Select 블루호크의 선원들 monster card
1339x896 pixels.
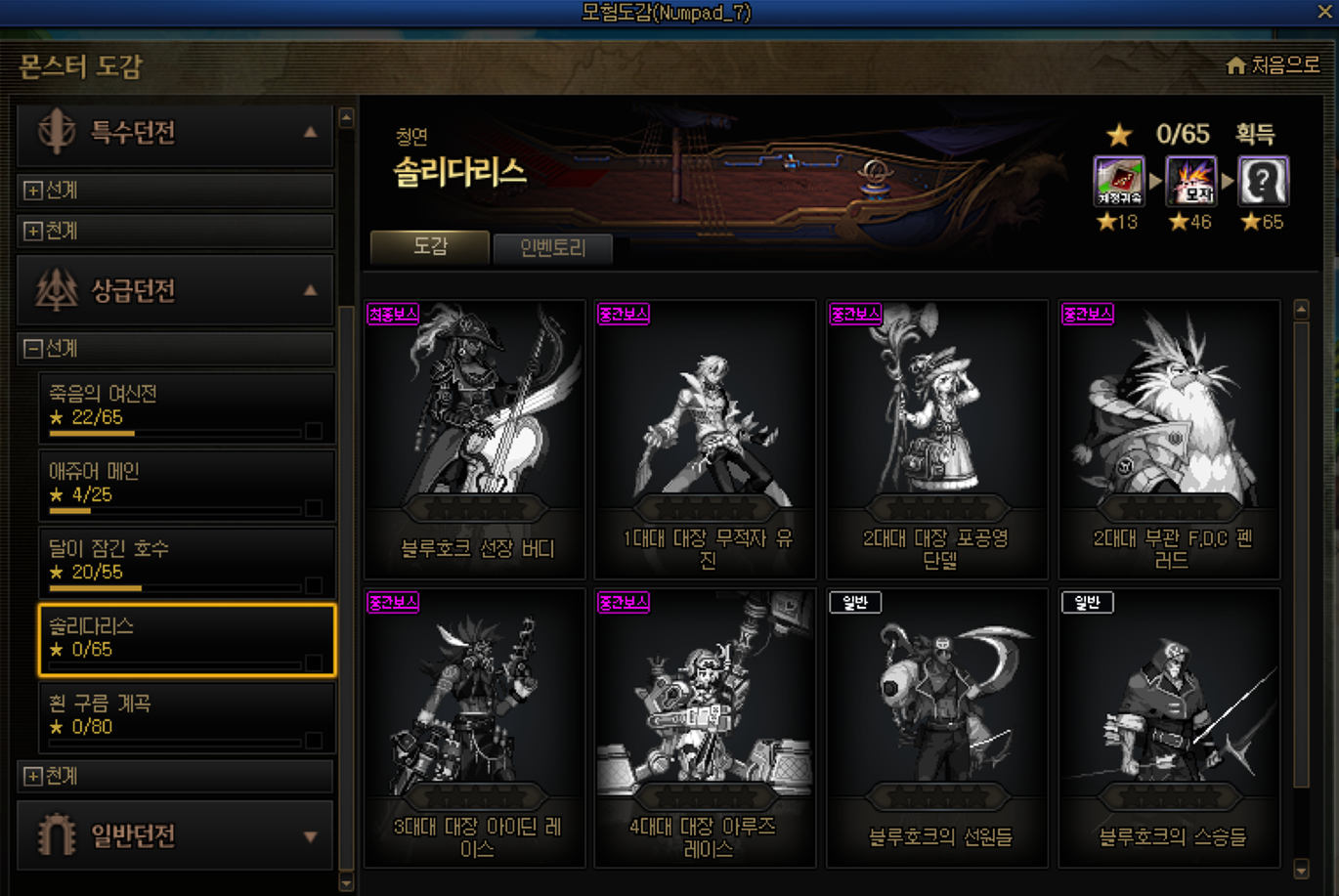click(x=937, y=727)
